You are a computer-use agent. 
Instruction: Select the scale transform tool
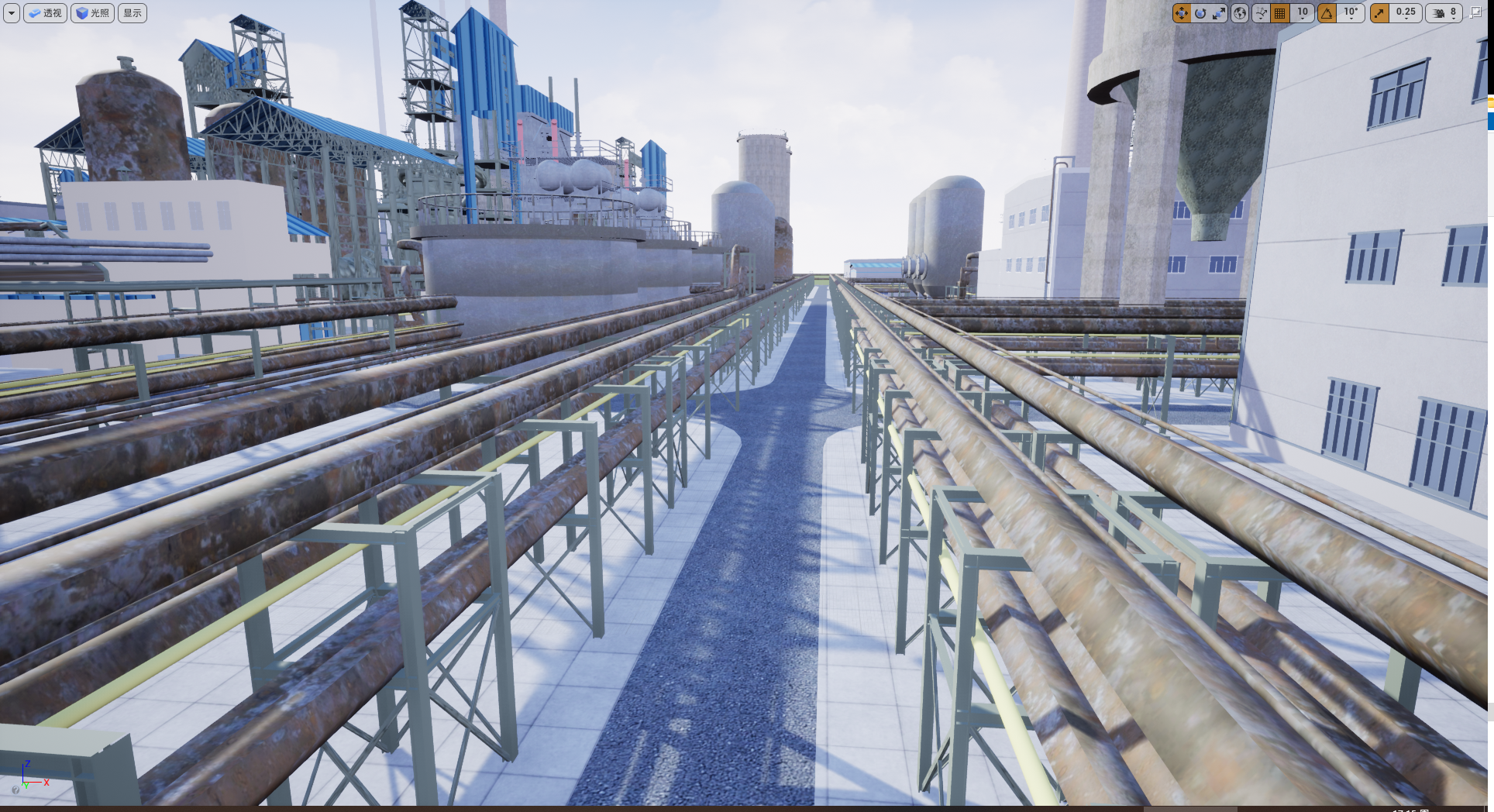[x=1219, y=13]
